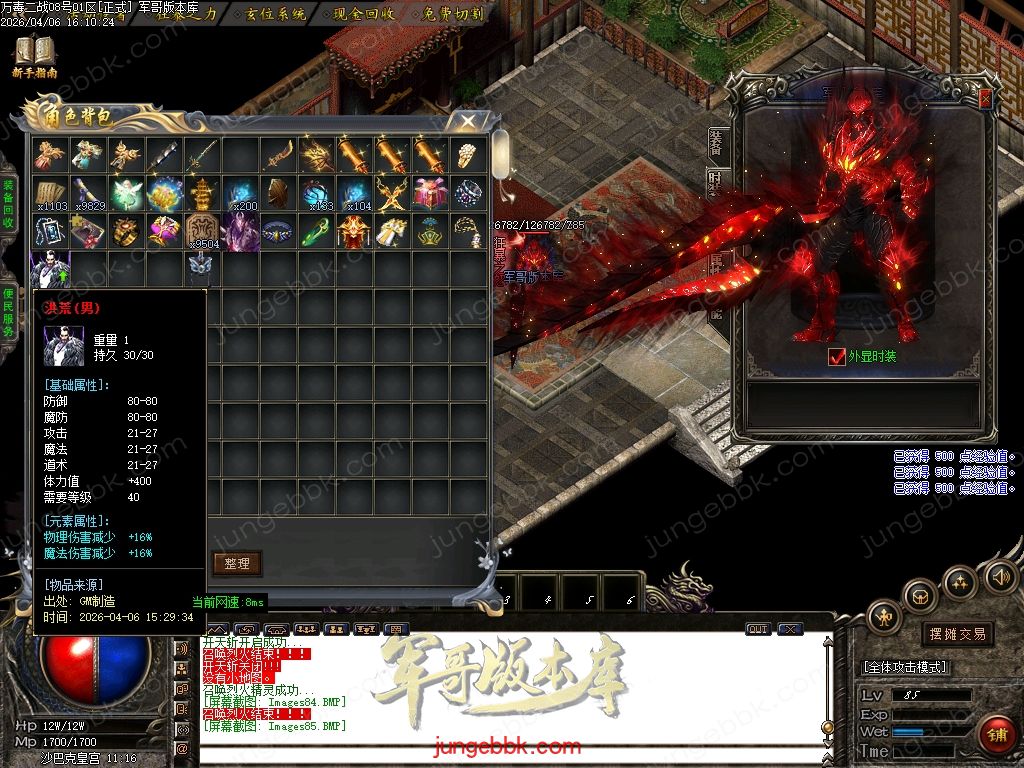Select the x1103 stacked cards item
1024x768 pixels.
pyautogui.click(x=50, y=193)
